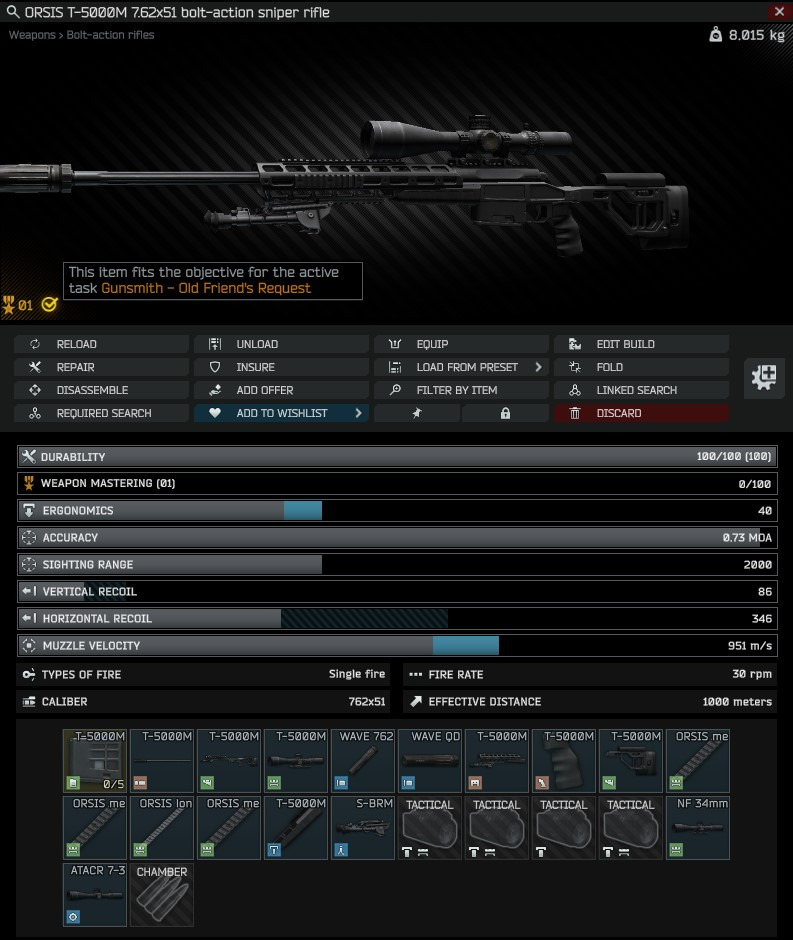Start a Linked Search

[x=641, y=390]
